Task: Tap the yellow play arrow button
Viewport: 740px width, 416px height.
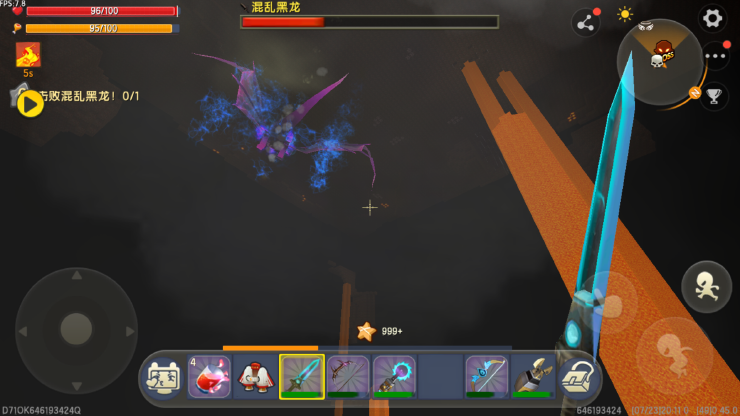Action: click(x=30, y=103)
